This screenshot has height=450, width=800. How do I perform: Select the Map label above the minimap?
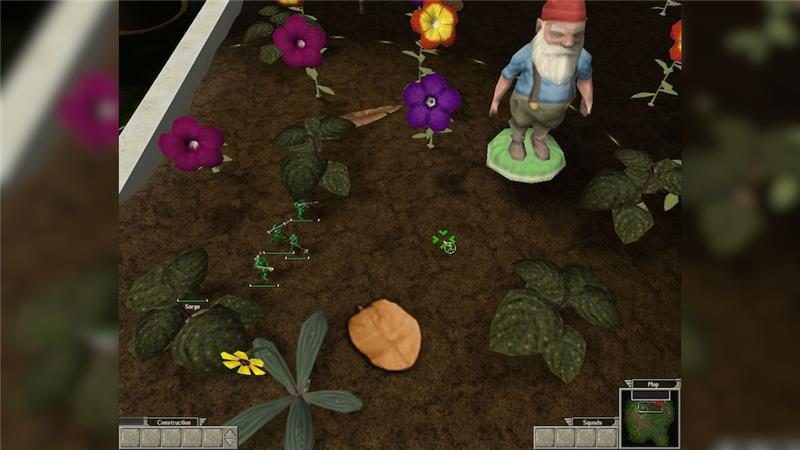653,384
